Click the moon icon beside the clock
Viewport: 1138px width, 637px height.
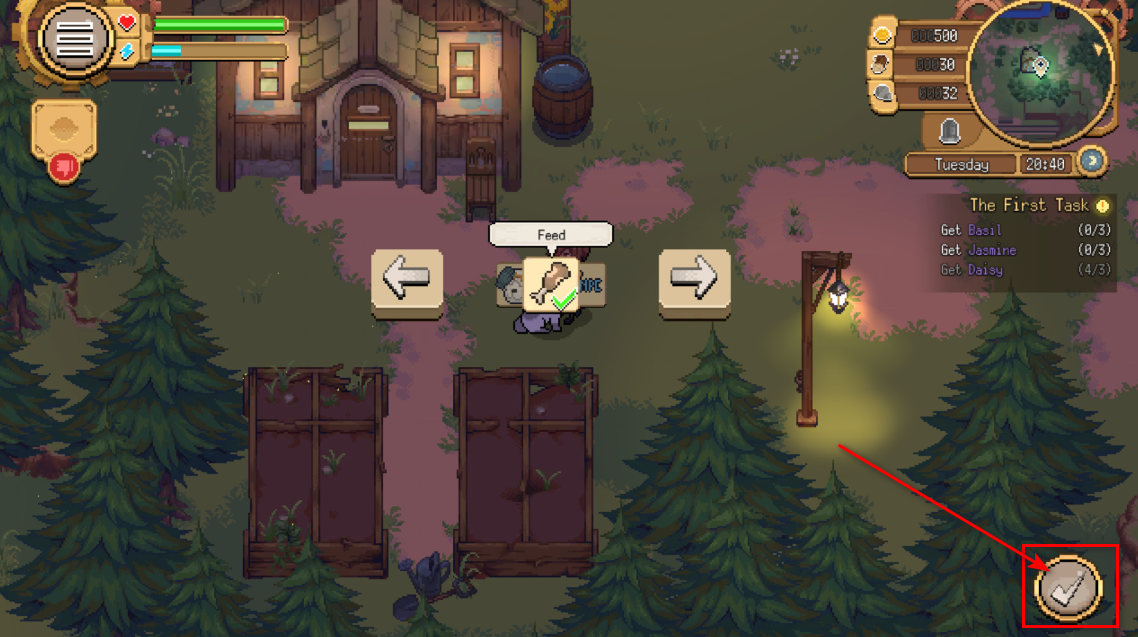pos(1092,160)
